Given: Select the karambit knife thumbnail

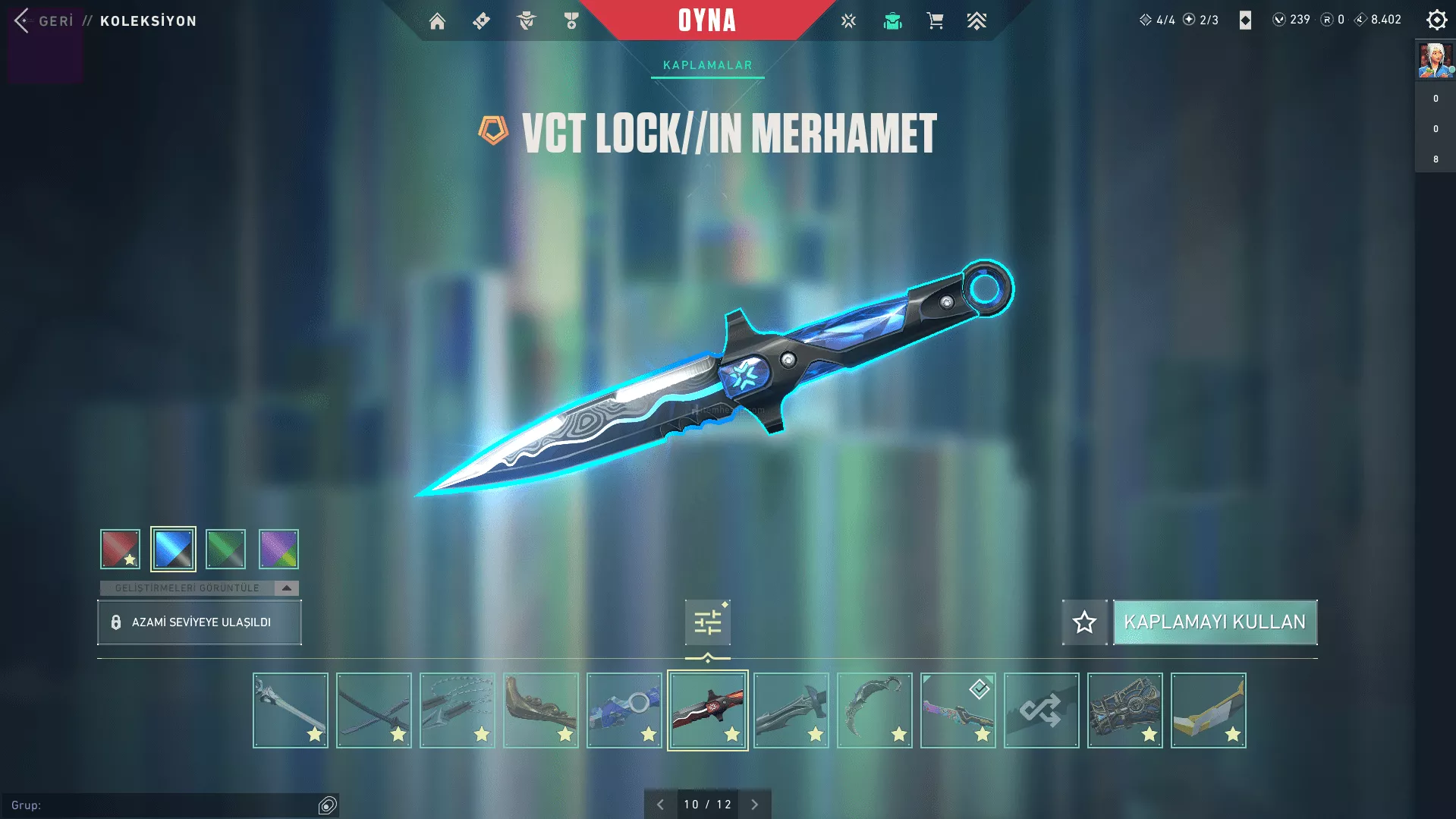Looking at the screenshot, I should point(875,710).
